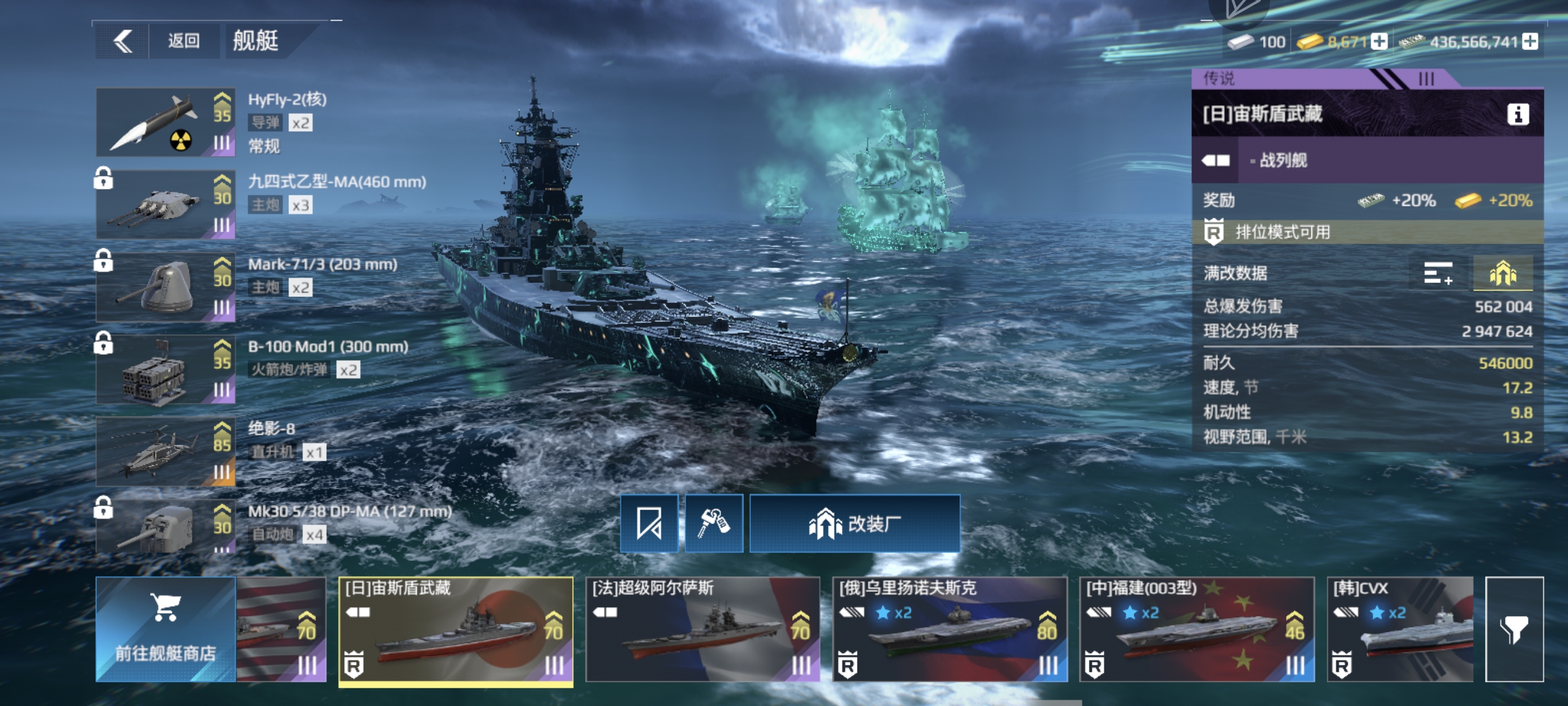Click the bookmark flag button
The image size is (1568, 706).
click(x=649, y=524)
